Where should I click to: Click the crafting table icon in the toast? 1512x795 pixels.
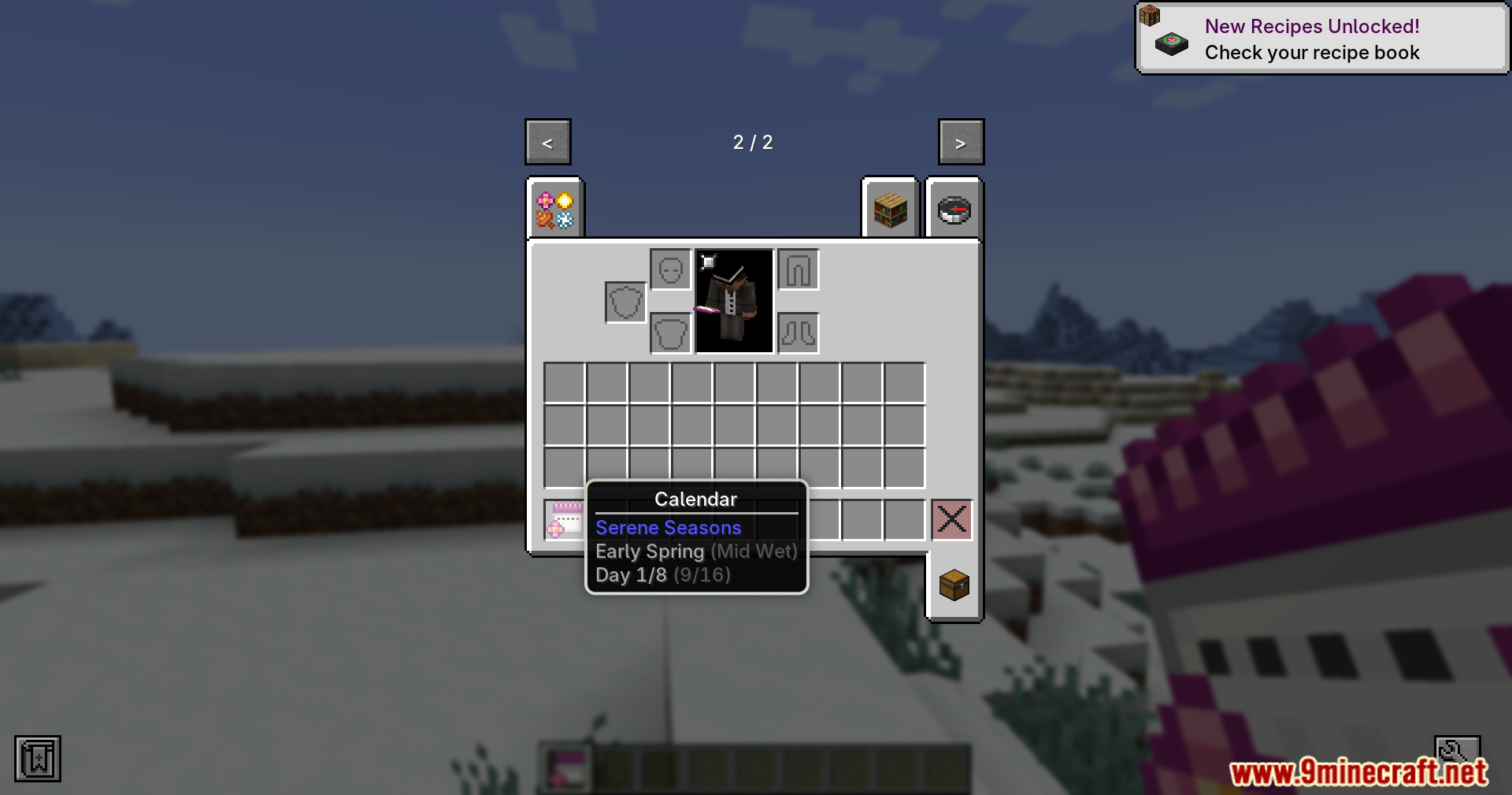[1152, 17]
